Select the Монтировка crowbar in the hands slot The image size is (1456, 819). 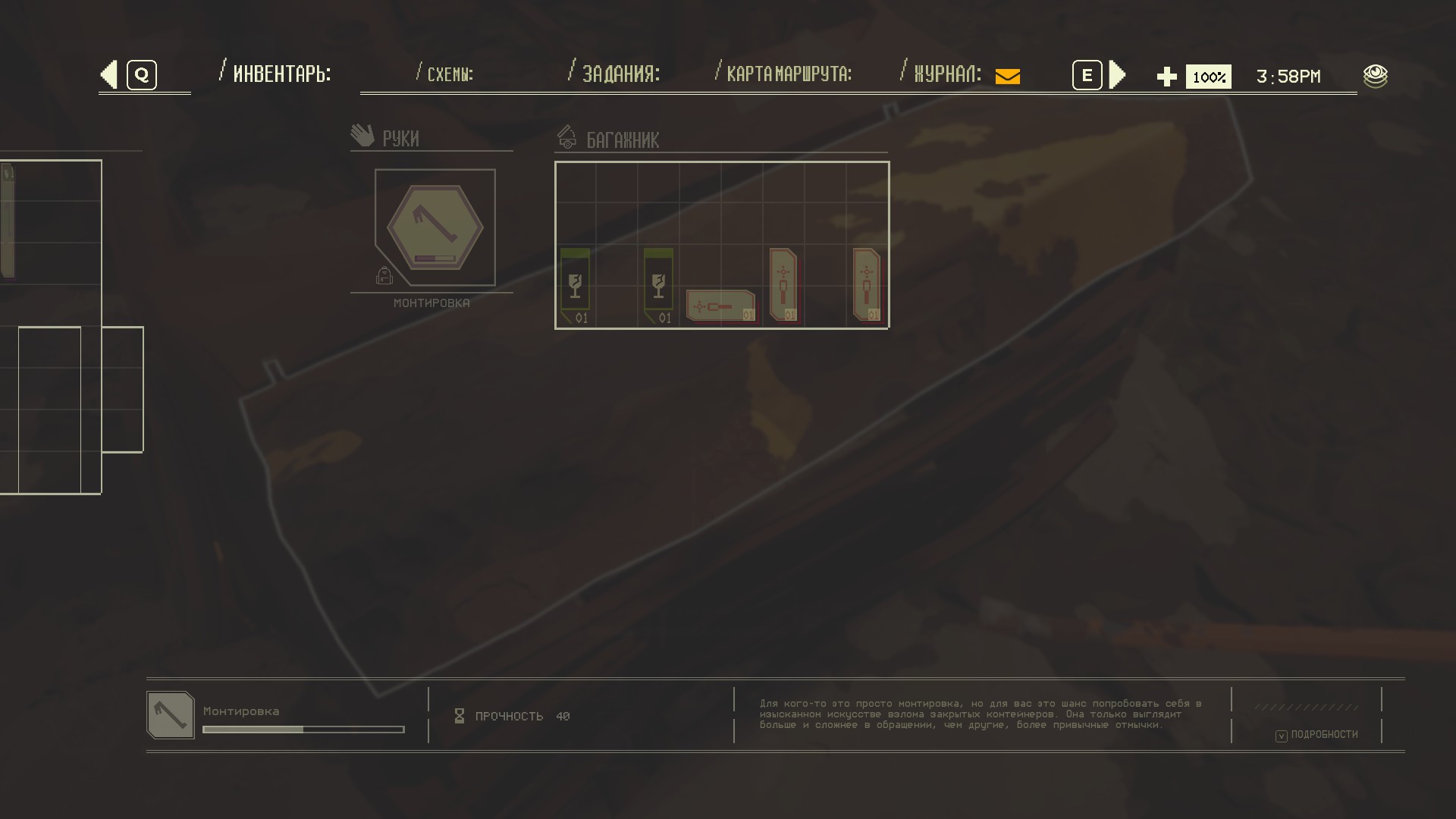click(x=435, y=227)
